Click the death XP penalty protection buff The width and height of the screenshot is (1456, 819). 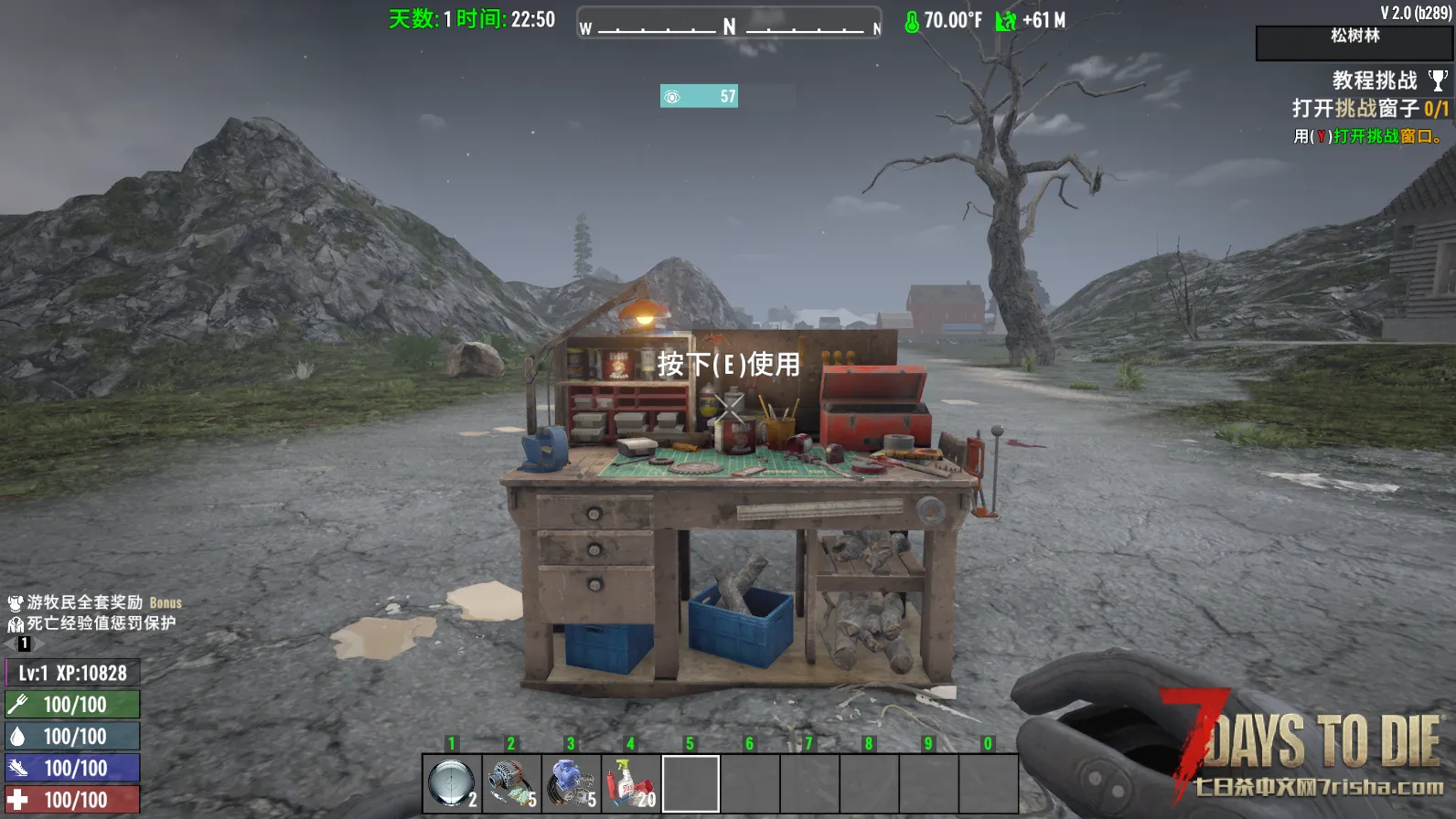(91, 623)
